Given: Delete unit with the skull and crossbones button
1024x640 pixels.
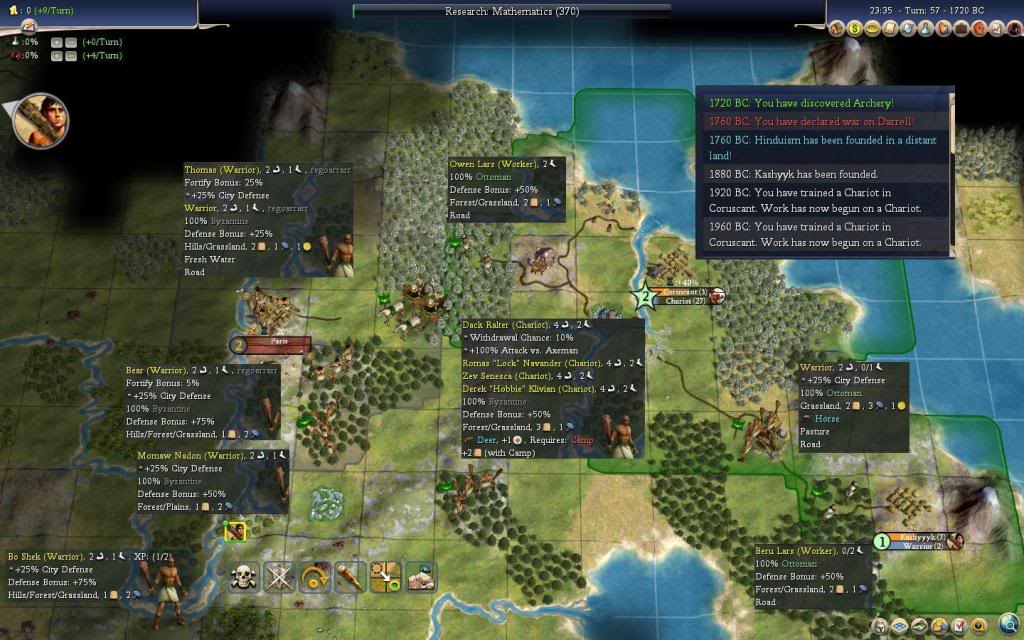Looking at the screenshot, I should [x=245, y=576].
